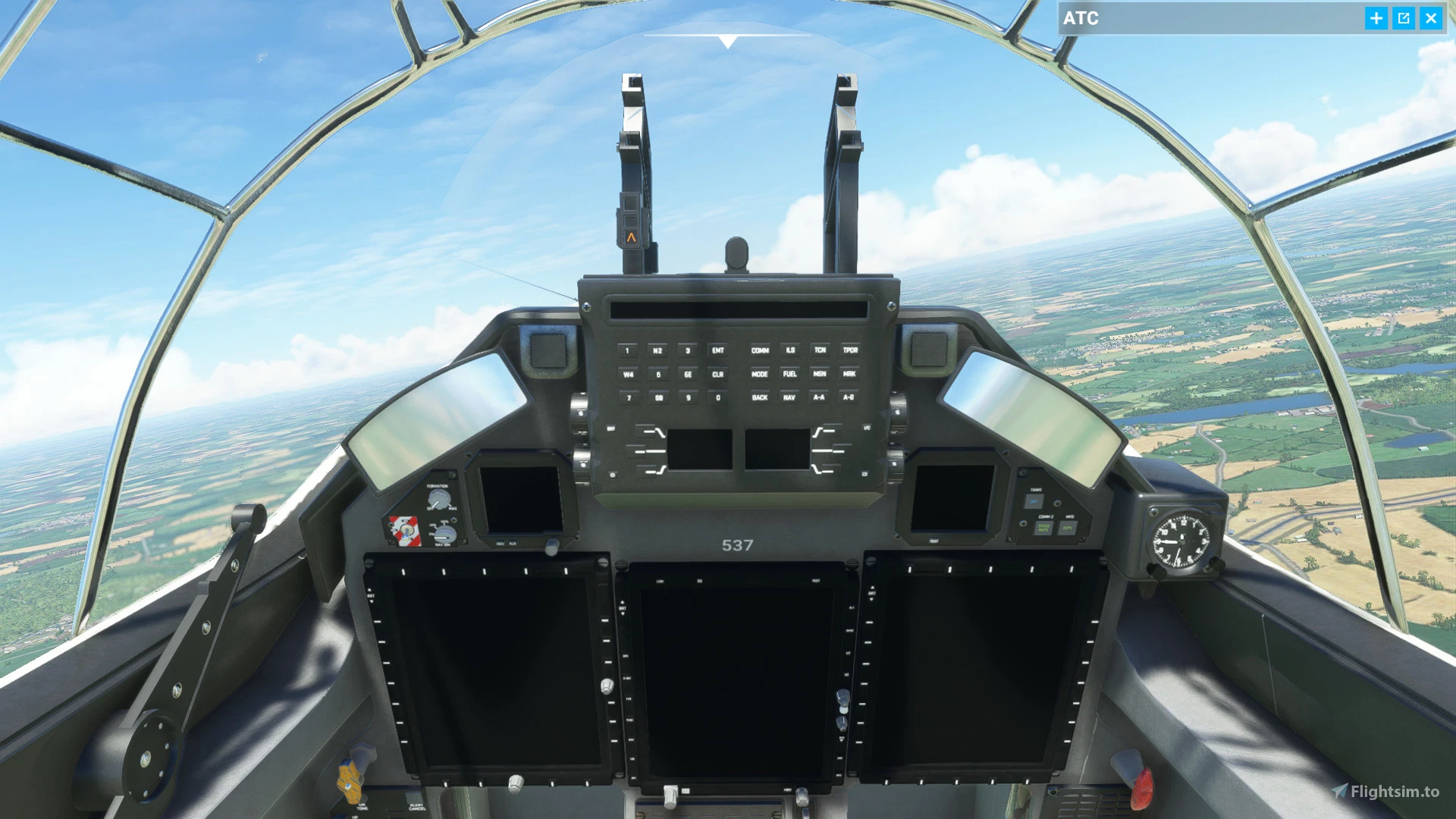
Task: Select the FUEL page key
Action: point(790,375)
